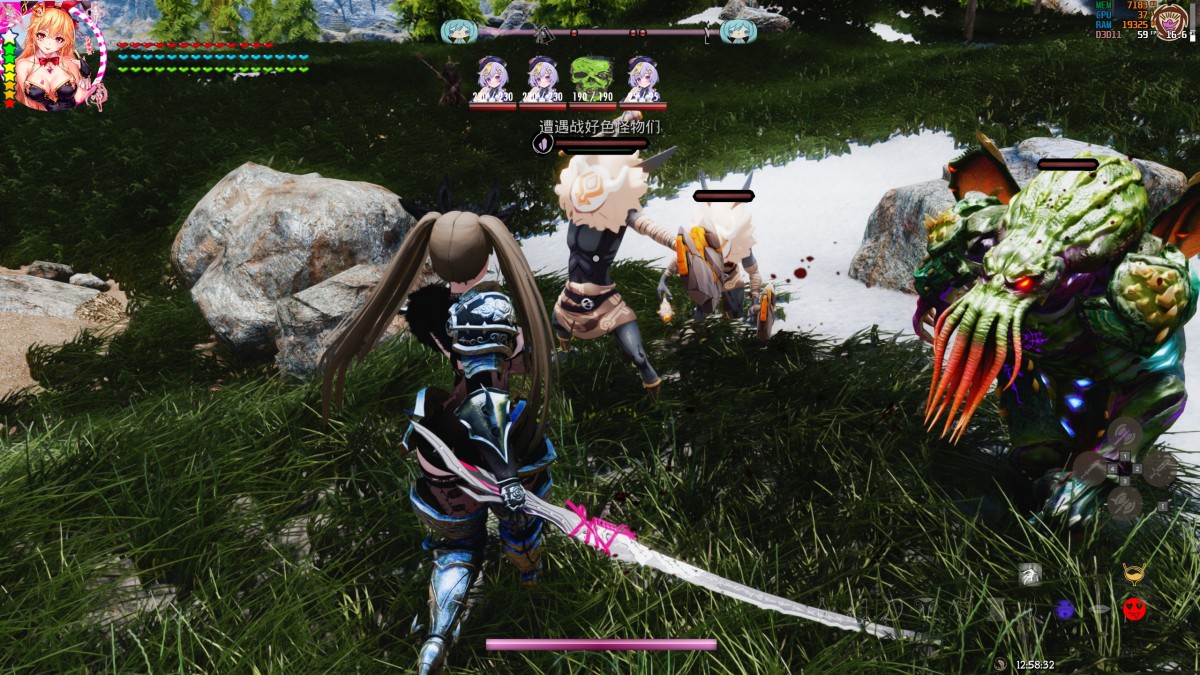
Task: Click the red heart-eyes face status icon
Action: tap(1133, 608)
